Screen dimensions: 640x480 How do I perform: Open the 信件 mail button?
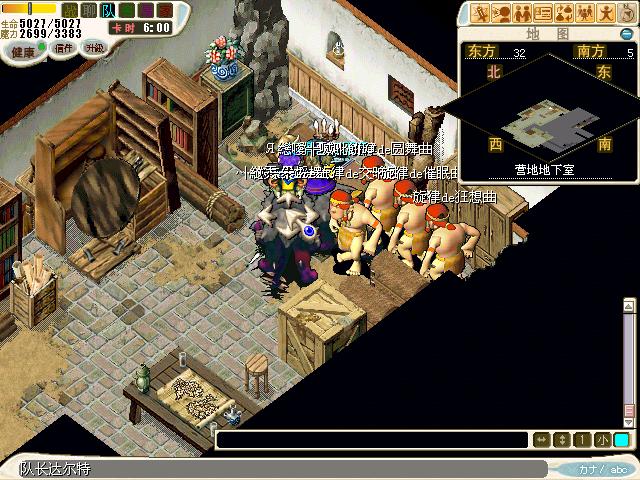[64, 48]
